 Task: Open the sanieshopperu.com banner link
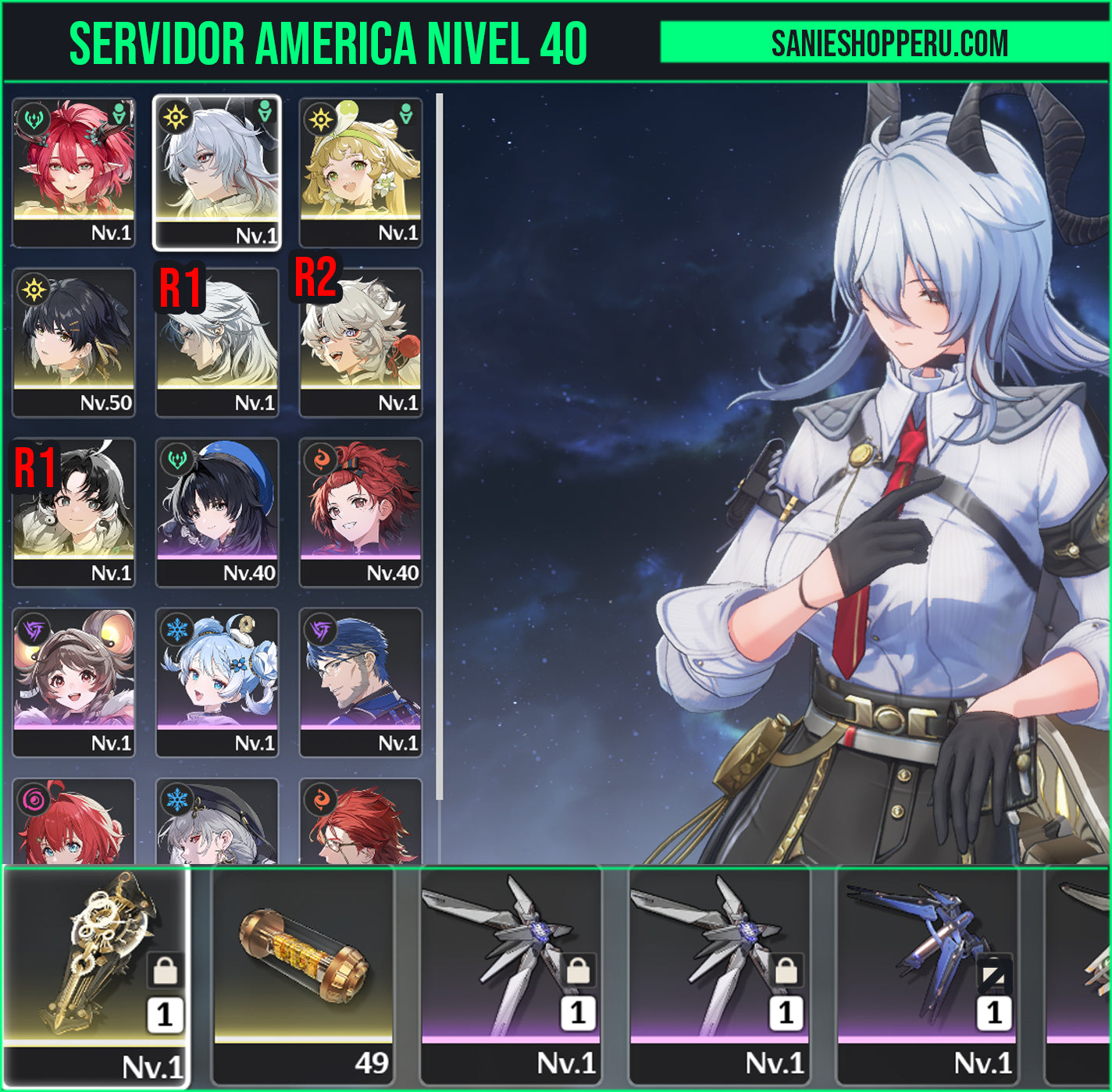[889, 43]
